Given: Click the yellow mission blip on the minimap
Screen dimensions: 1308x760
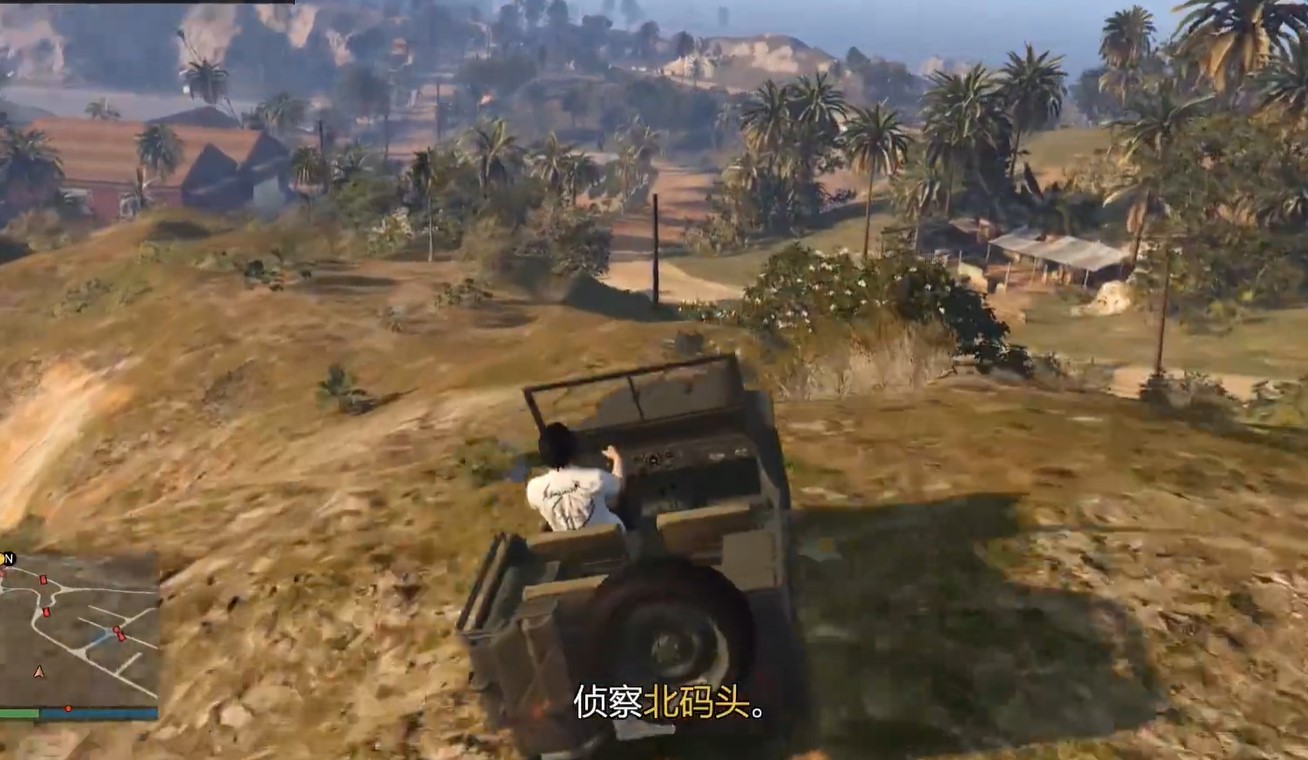Looking at the screenshot, I should click(x=4, y=557).
